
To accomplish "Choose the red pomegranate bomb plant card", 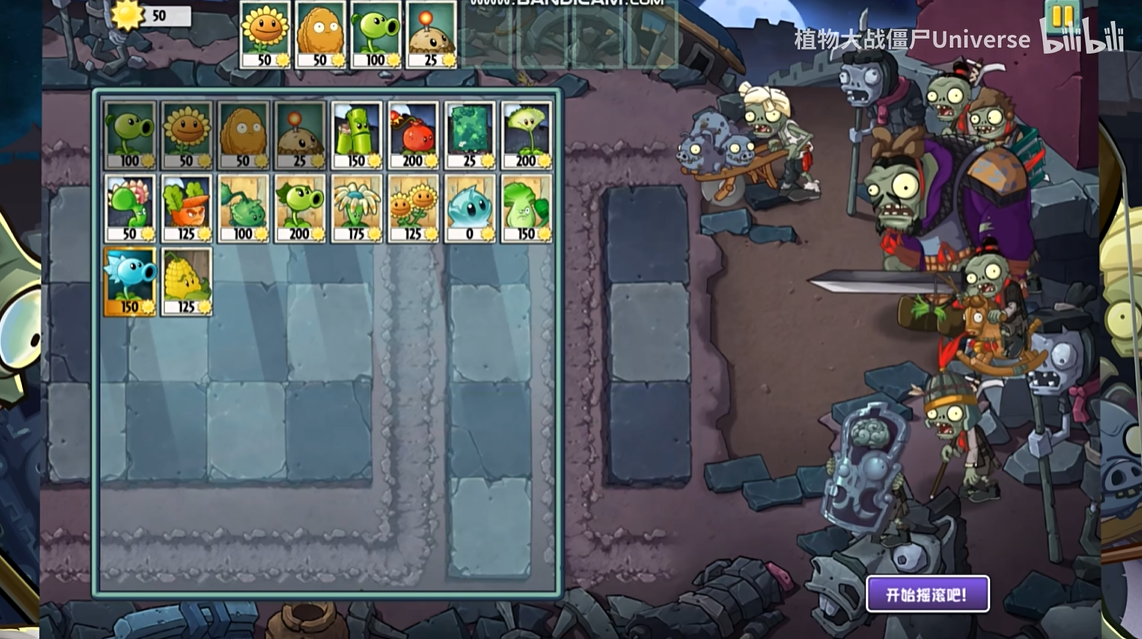I will (414, 135).
